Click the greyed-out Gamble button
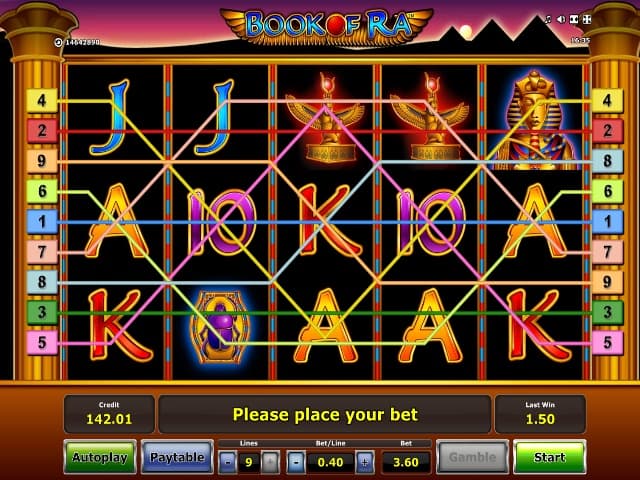 (472, 457)
